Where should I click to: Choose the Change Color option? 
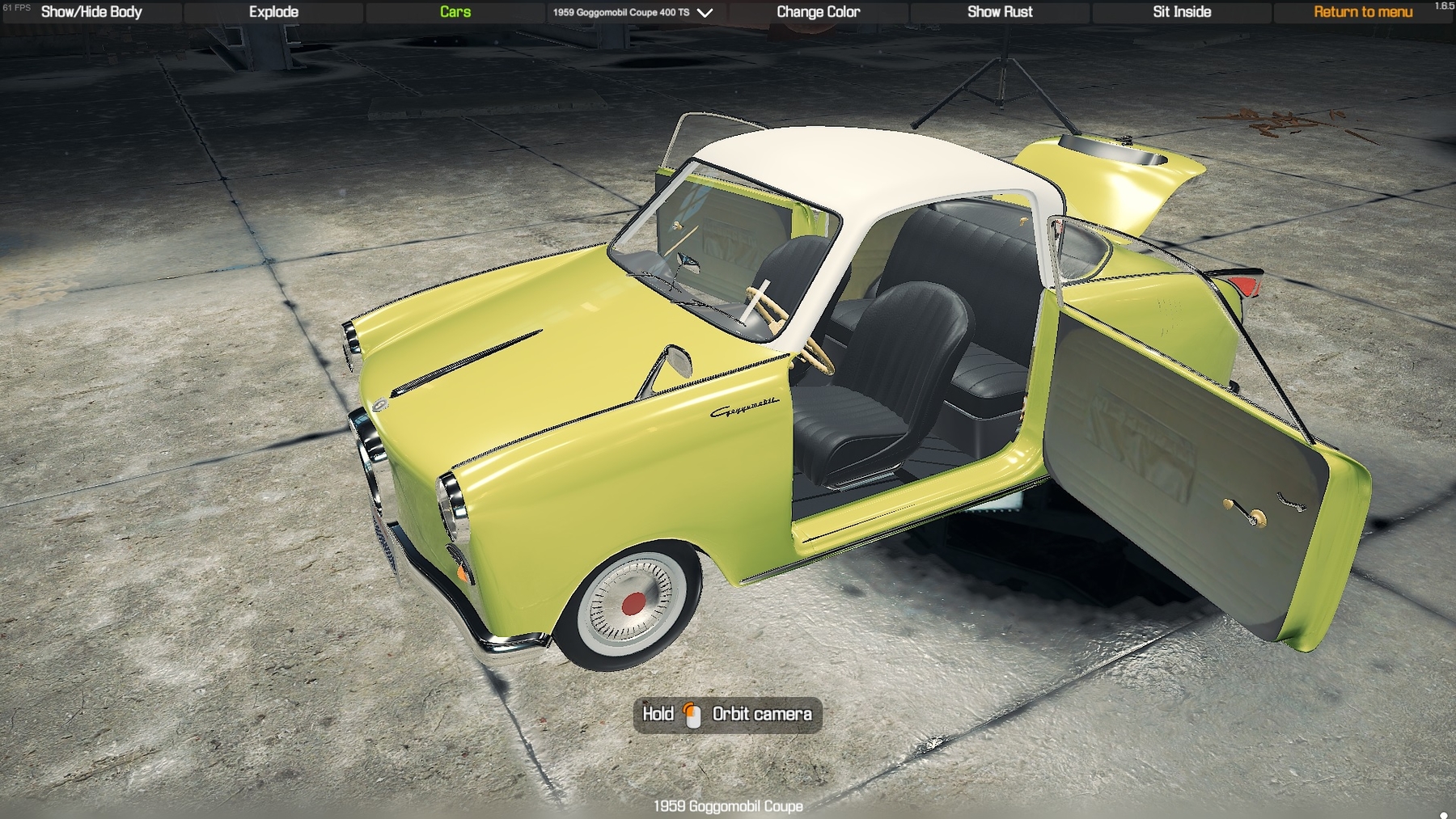[x=818, y=12]
